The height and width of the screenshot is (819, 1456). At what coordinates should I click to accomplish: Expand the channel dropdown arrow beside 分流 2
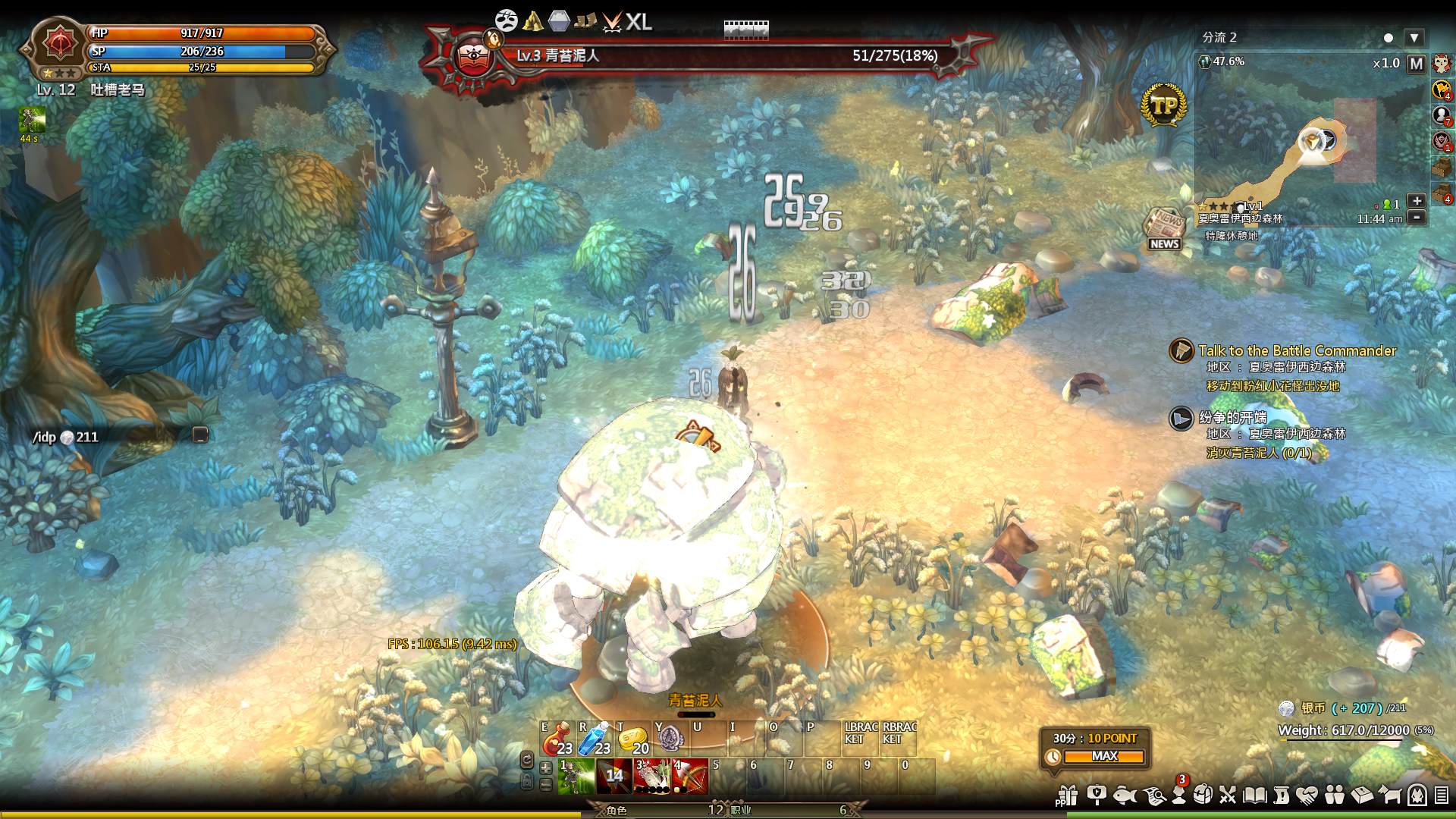[1414, 37]
